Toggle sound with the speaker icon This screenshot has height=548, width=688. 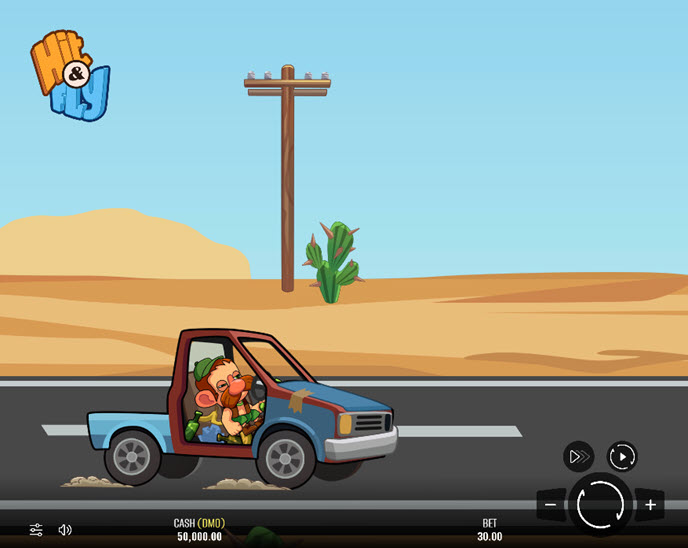pos(65,529)
